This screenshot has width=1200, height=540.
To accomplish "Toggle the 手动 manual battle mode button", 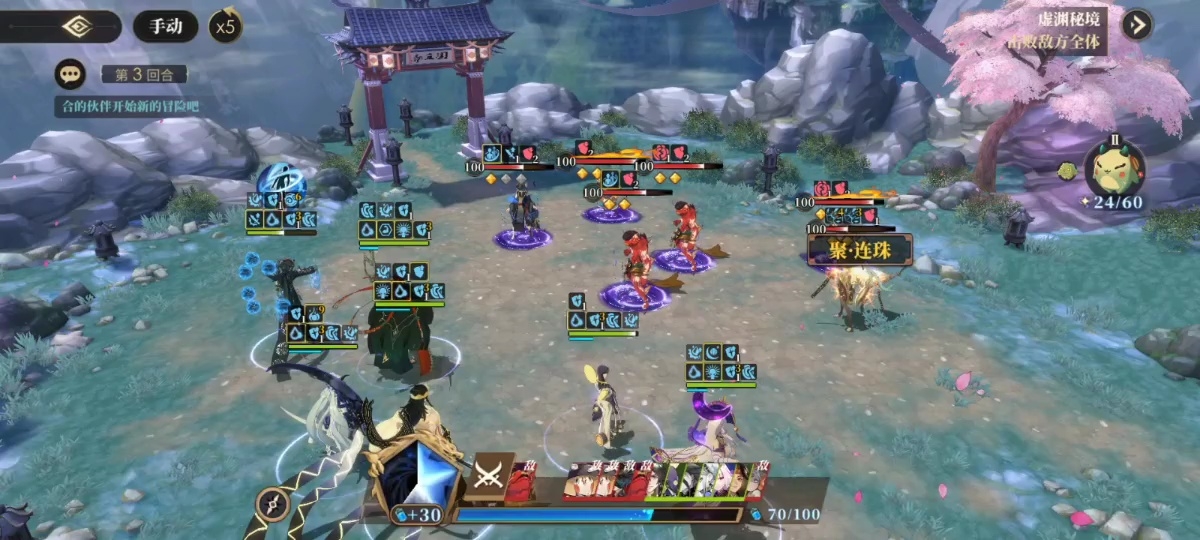I will [165, 26].
